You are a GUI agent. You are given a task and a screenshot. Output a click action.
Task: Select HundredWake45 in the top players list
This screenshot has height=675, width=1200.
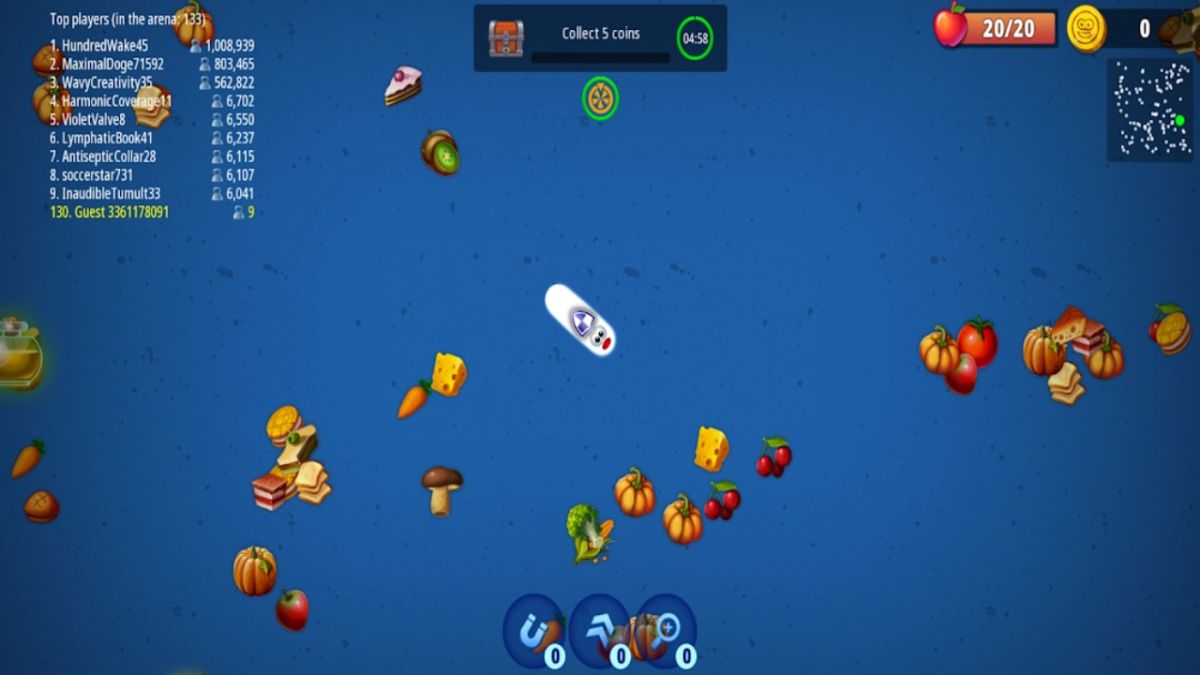(152, 45)
